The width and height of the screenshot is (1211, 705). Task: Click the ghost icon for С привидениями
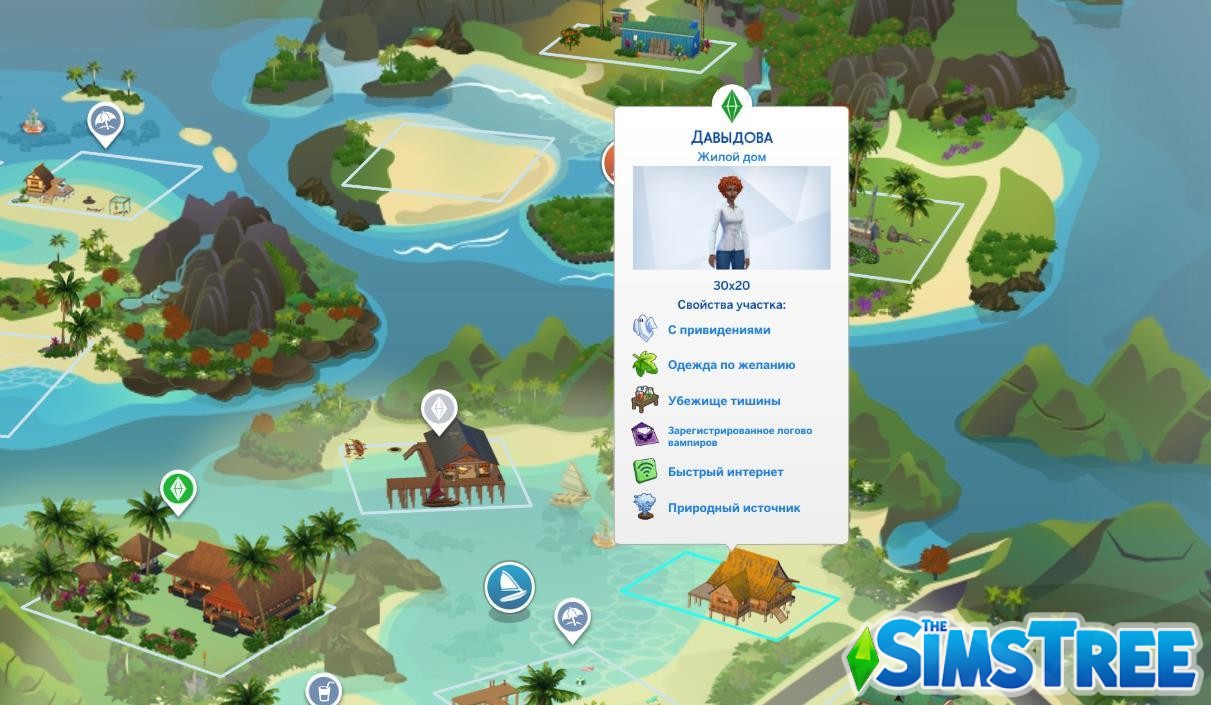click(644, 329)
